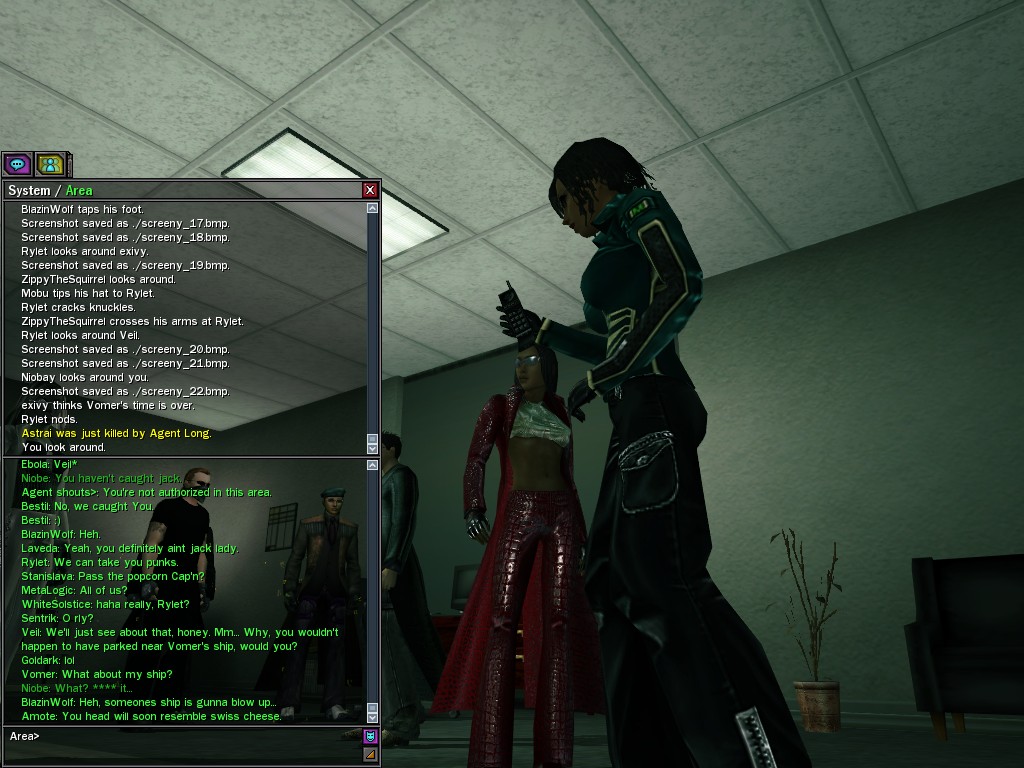Click area chat scroll-up arrow
The width and height of the screenshot is (1024, 768).
coord(373,465)
